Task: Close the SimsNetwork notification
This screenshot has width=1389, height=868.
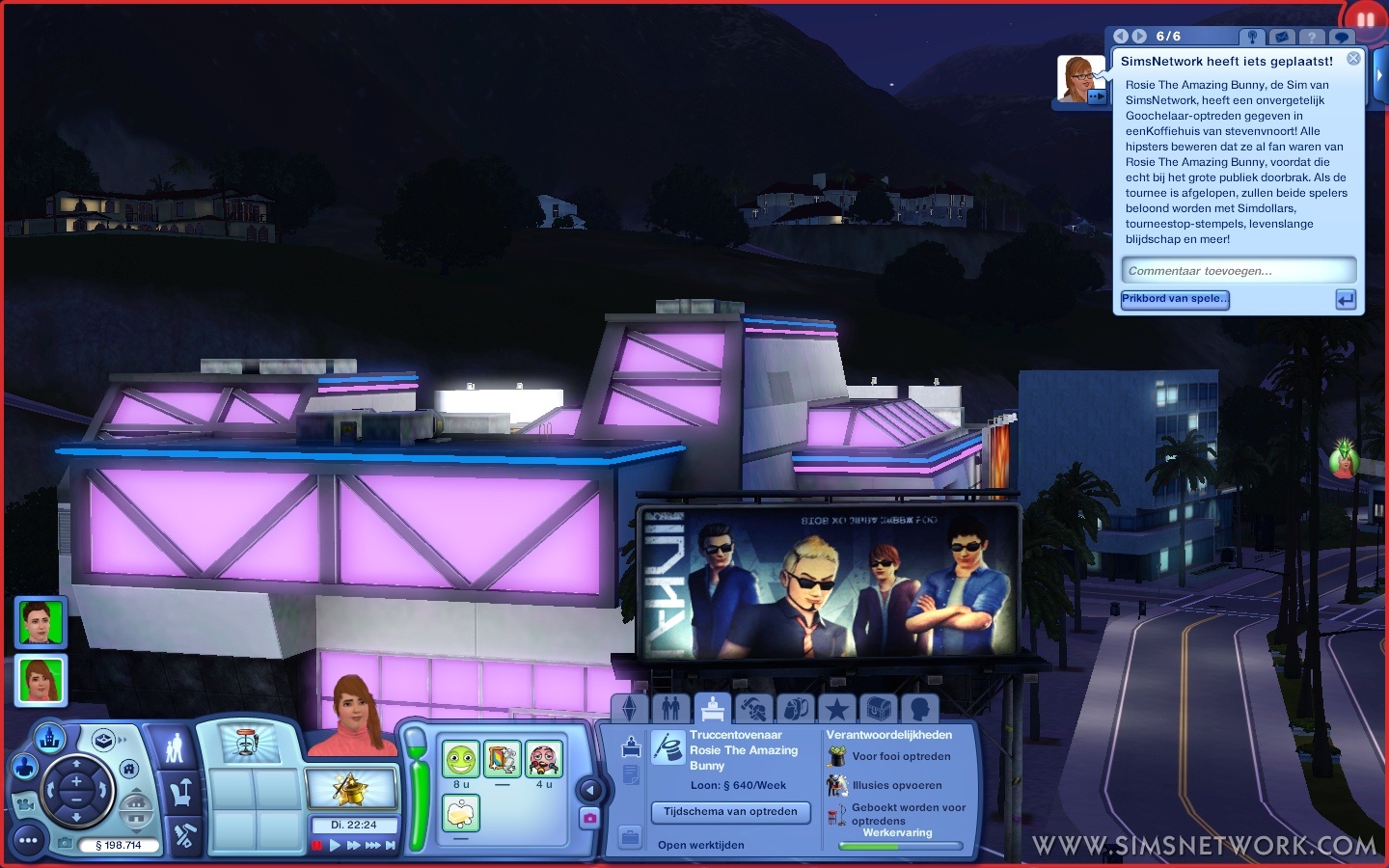Action: coord(1353,59)
